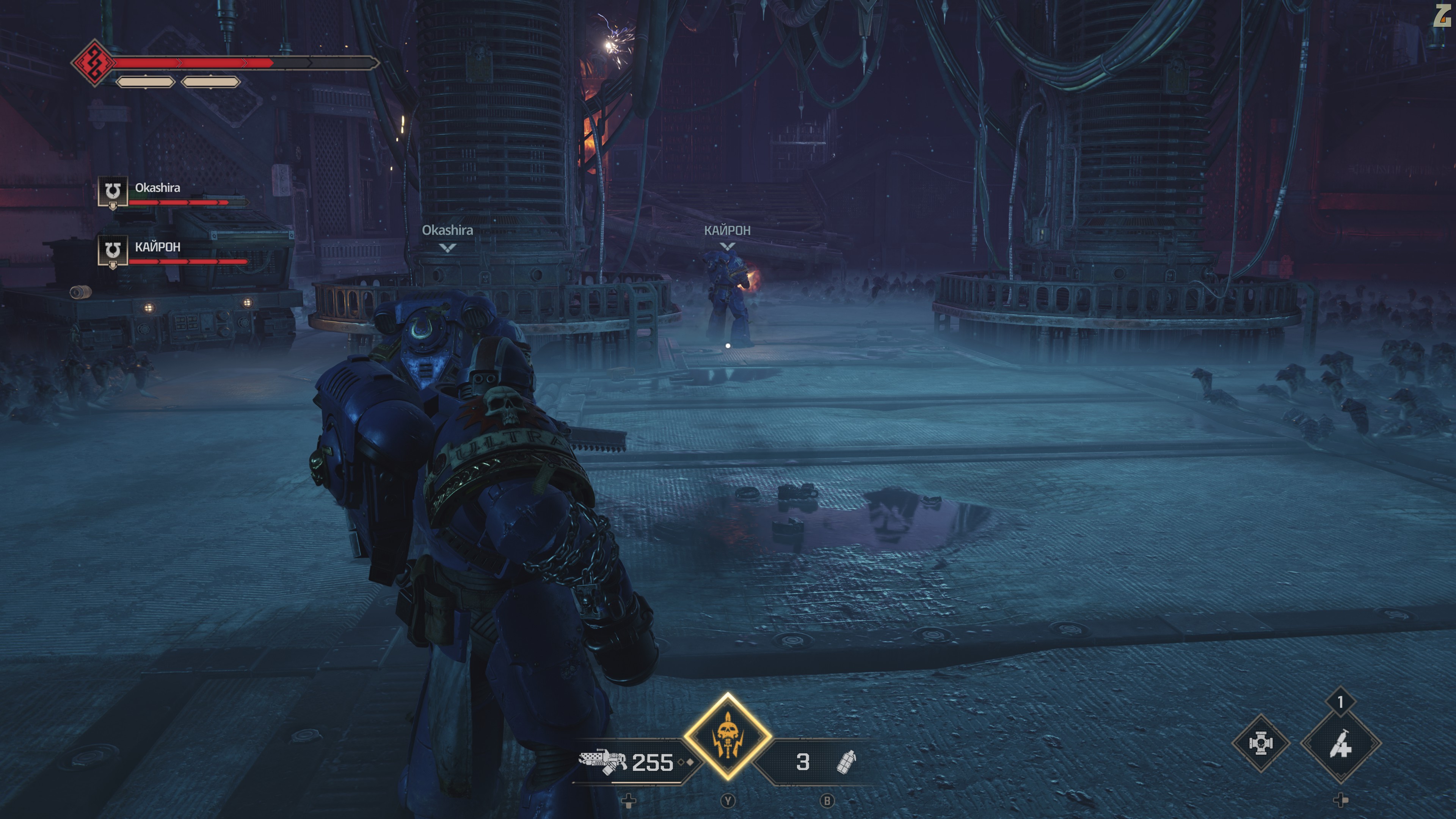
Task: Click КАЙРОН's squad portrait emblem
Action: 113,250
